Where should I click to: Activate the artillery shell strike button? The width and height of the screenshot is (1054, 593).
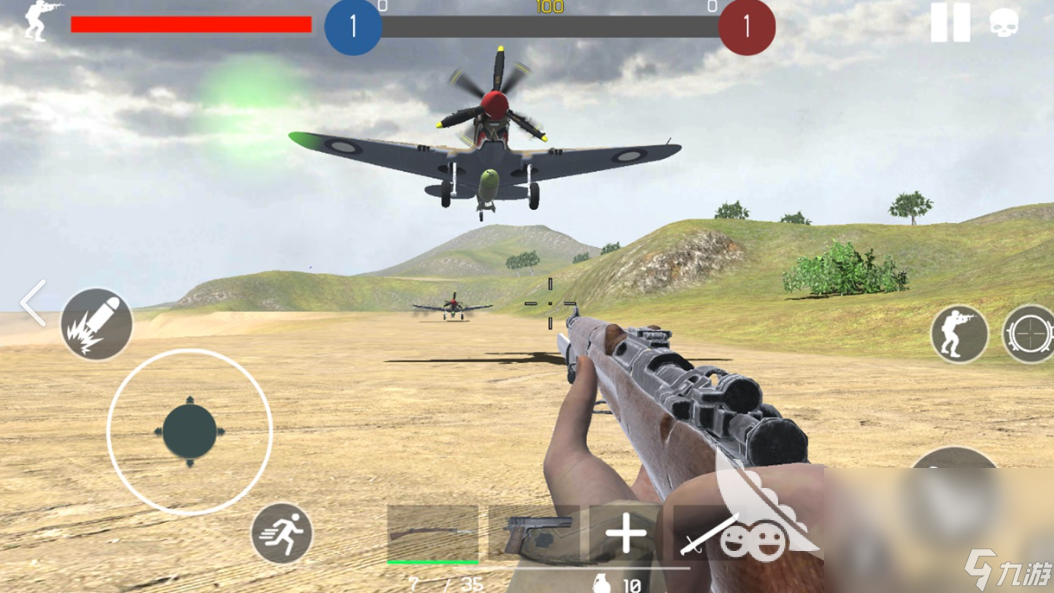click(x=97, y=324)
